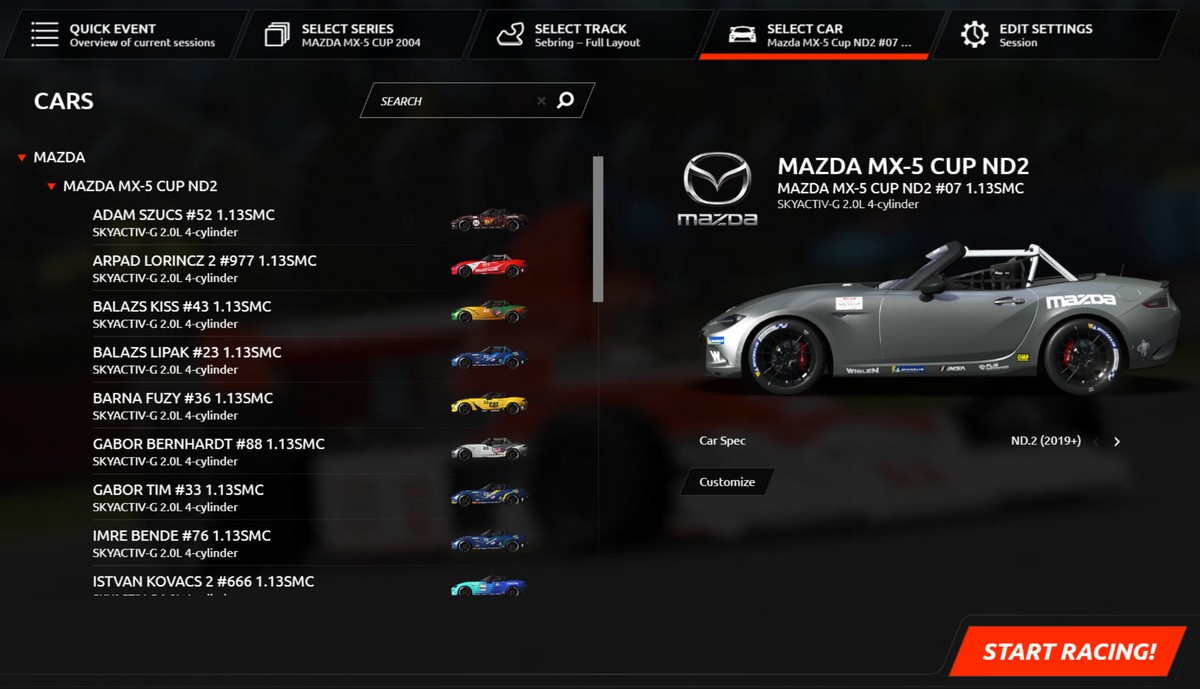Advance Car Spec with the right arrow
1200x689 pixels.
(x=1117, y=441)
